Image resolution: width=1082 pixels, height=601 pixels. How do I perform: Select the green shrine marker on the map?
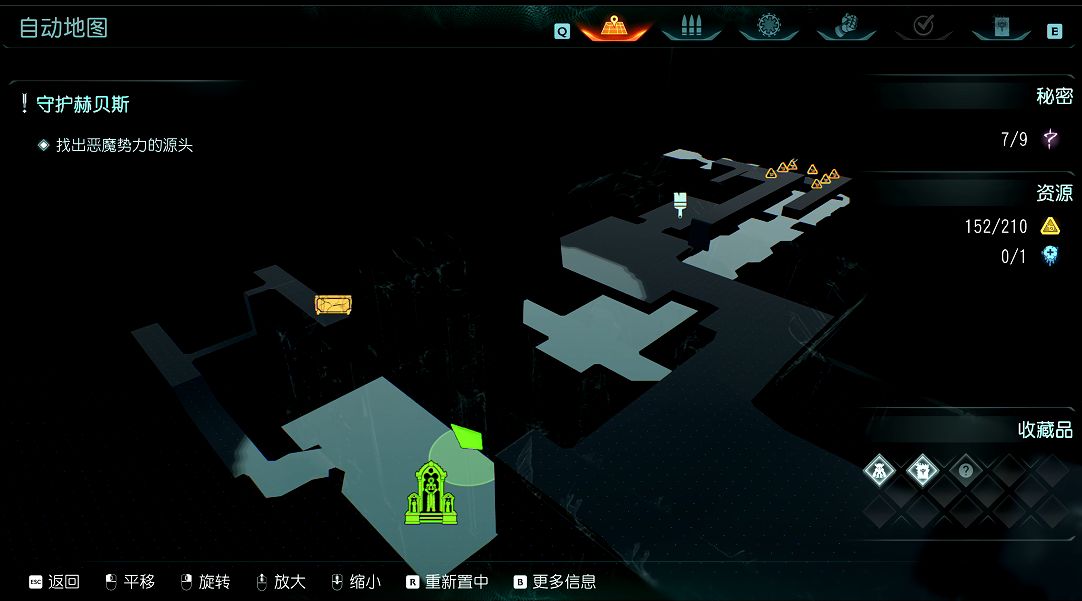pyautogui.click(x=431, y=494)
